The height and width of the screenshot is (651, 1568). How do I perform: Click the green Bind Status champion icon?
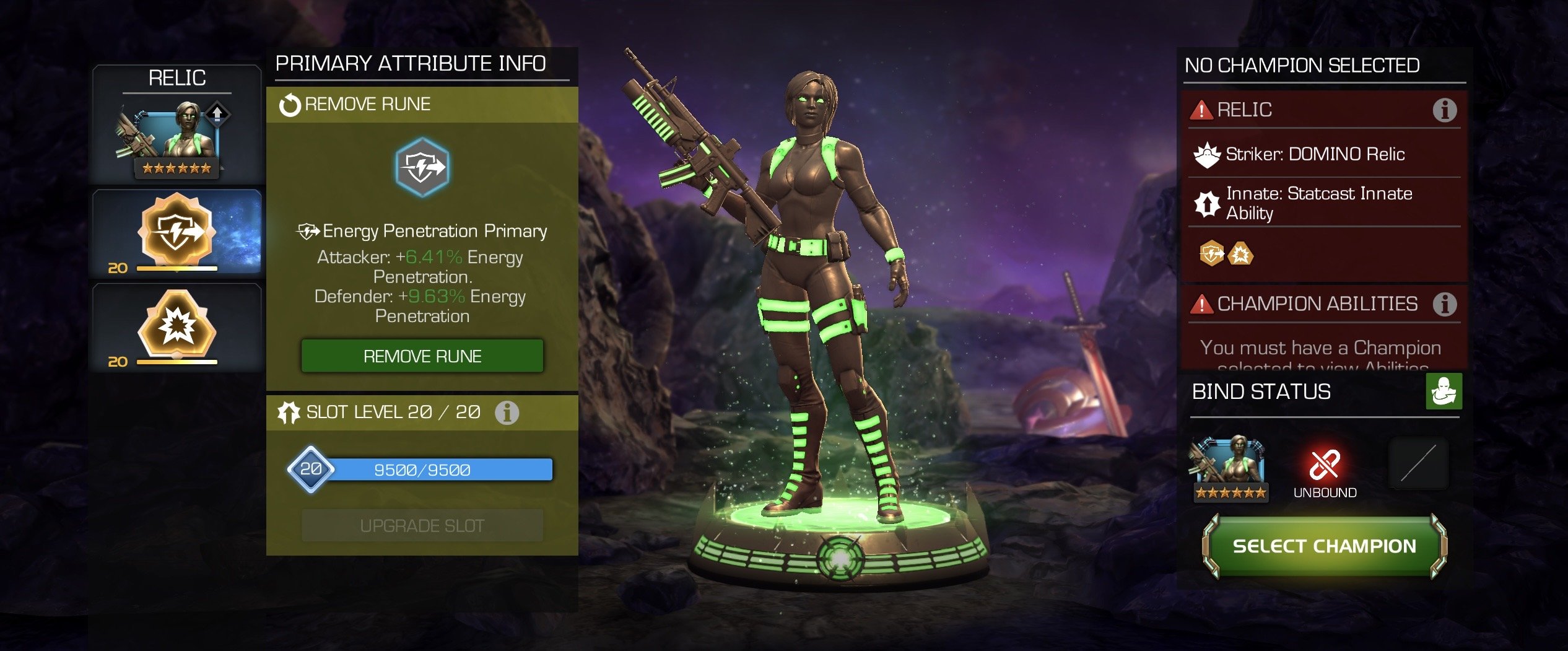[x=1444, y=391]
